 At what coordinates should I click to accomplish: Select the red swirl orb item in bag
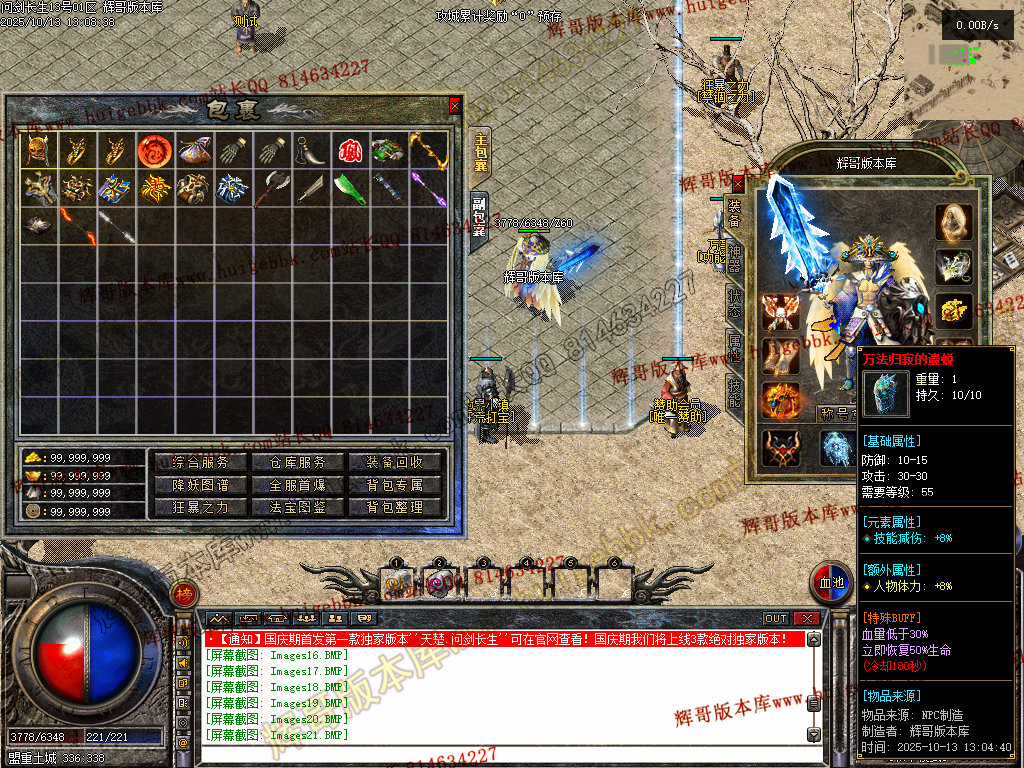pos(153,150)
